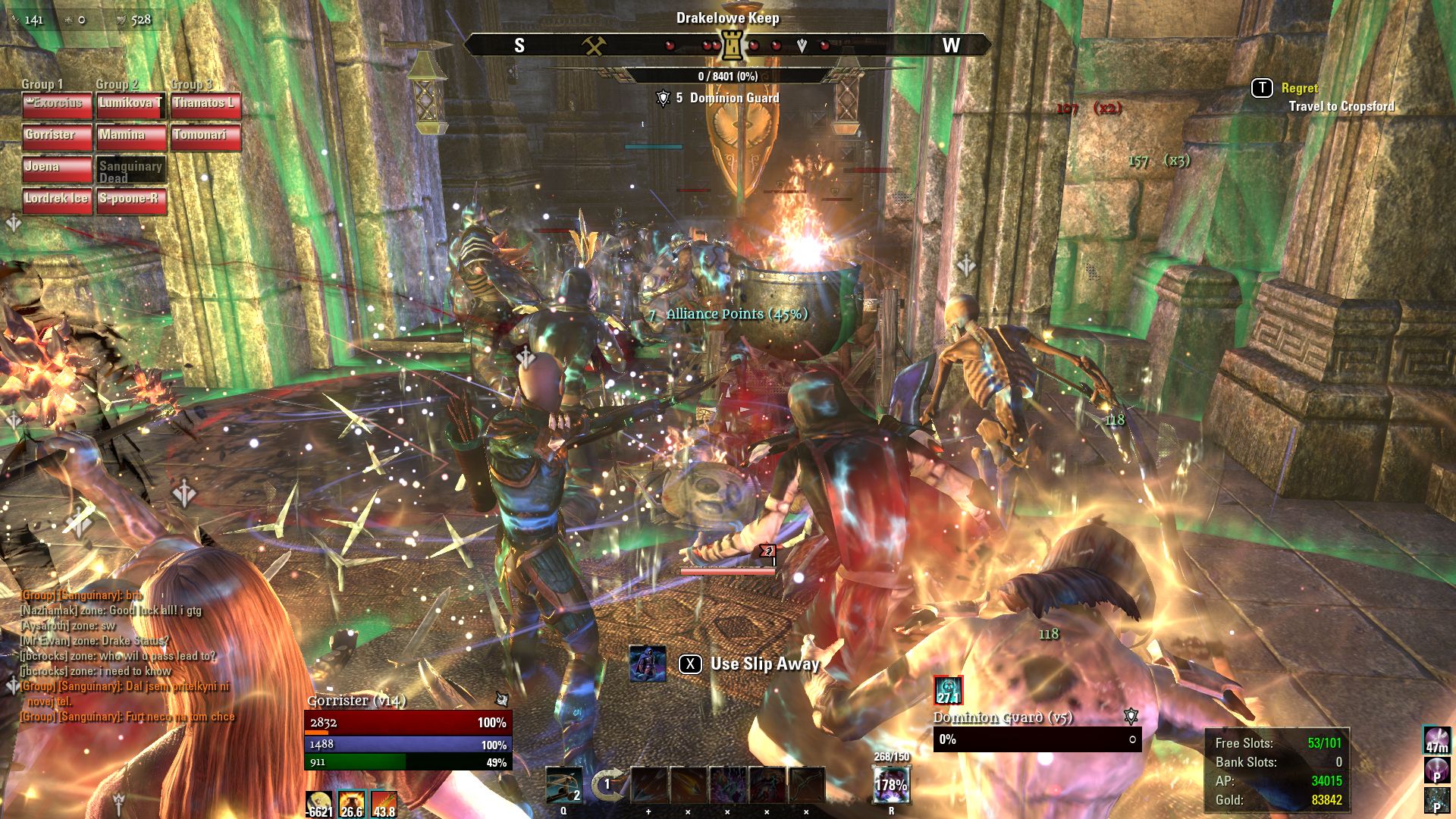Select Tomonari's group frame

point(206,136)
